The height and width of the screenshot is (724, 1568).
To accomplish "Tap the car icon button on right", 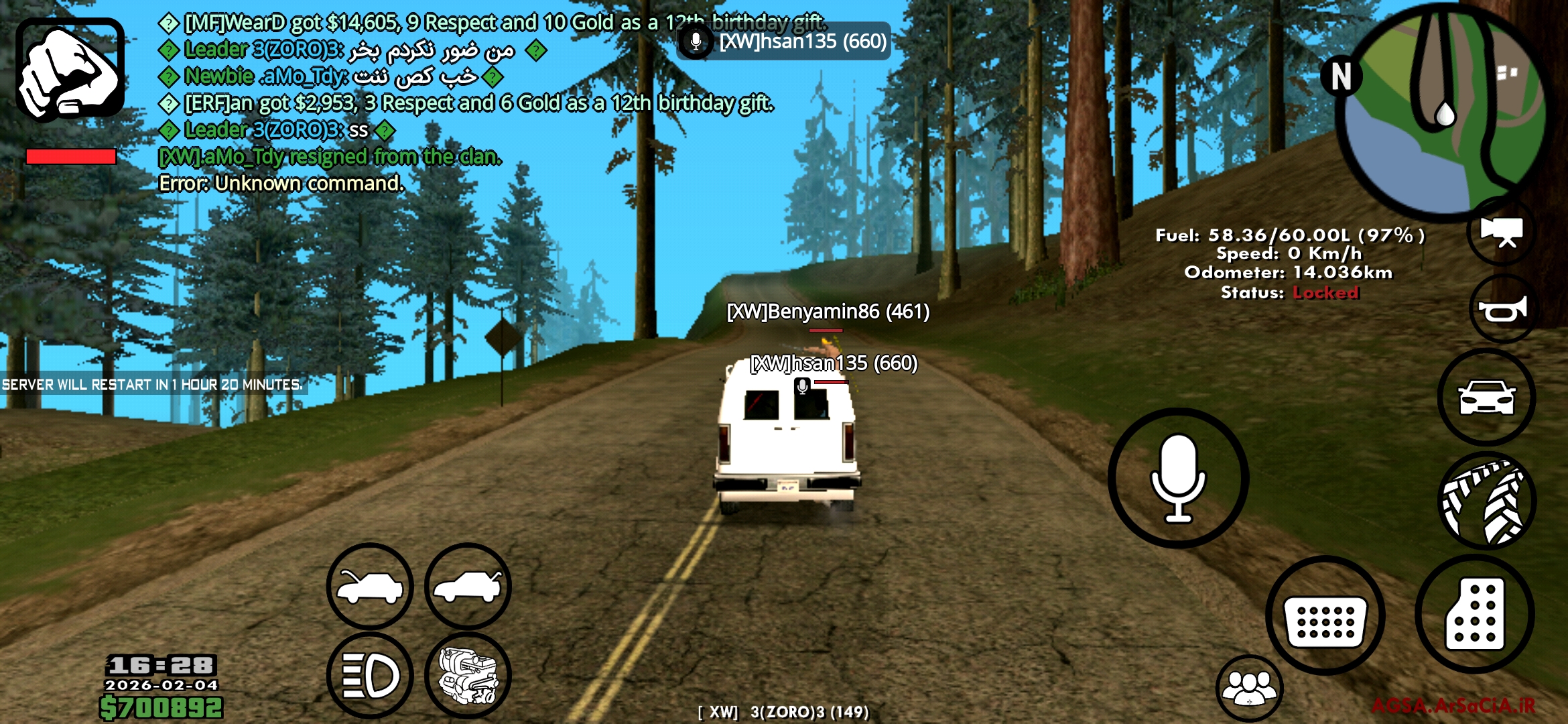I will pyautogui.click(x=1486, y=398).
